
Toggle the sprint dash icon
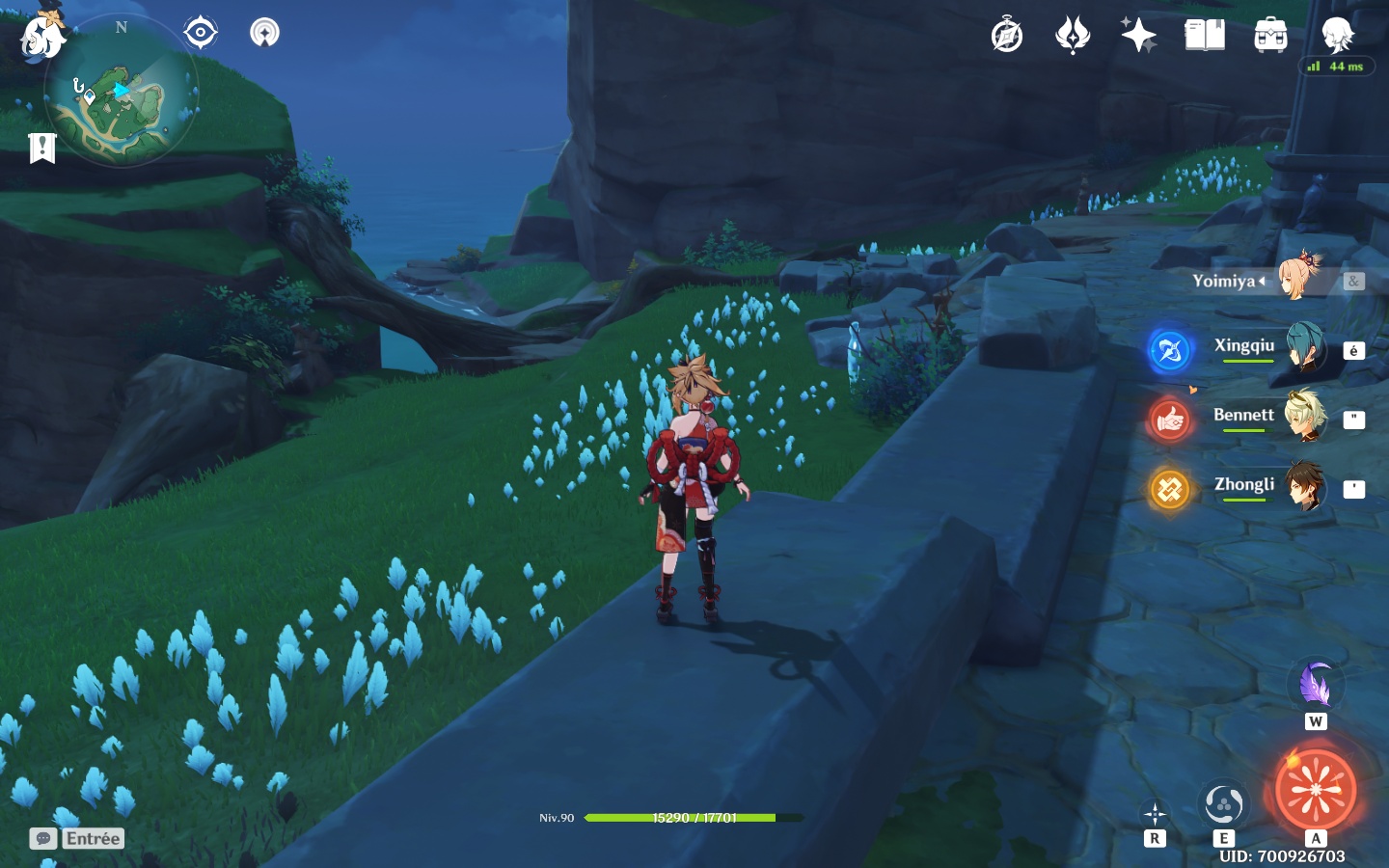[x=1155, y=813]
